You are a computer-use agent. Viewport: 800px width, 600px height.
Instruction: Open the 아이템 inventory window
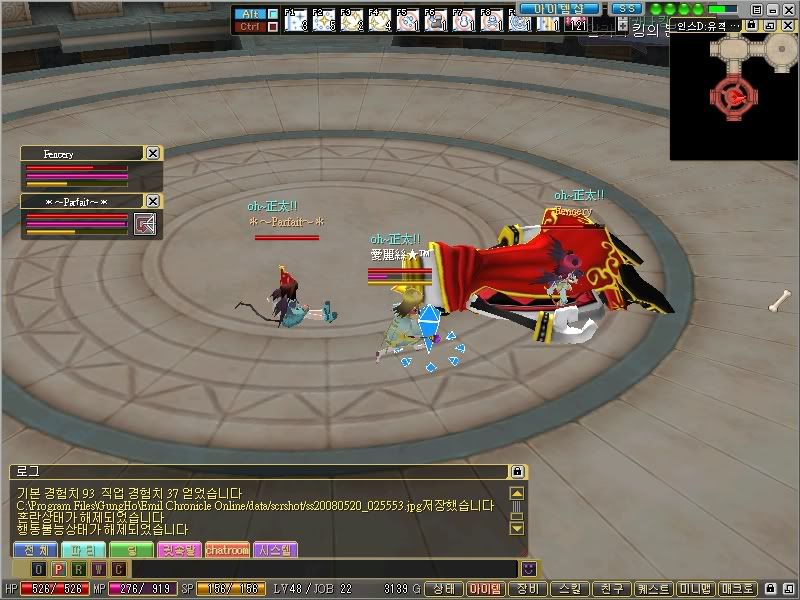(487, 589)
